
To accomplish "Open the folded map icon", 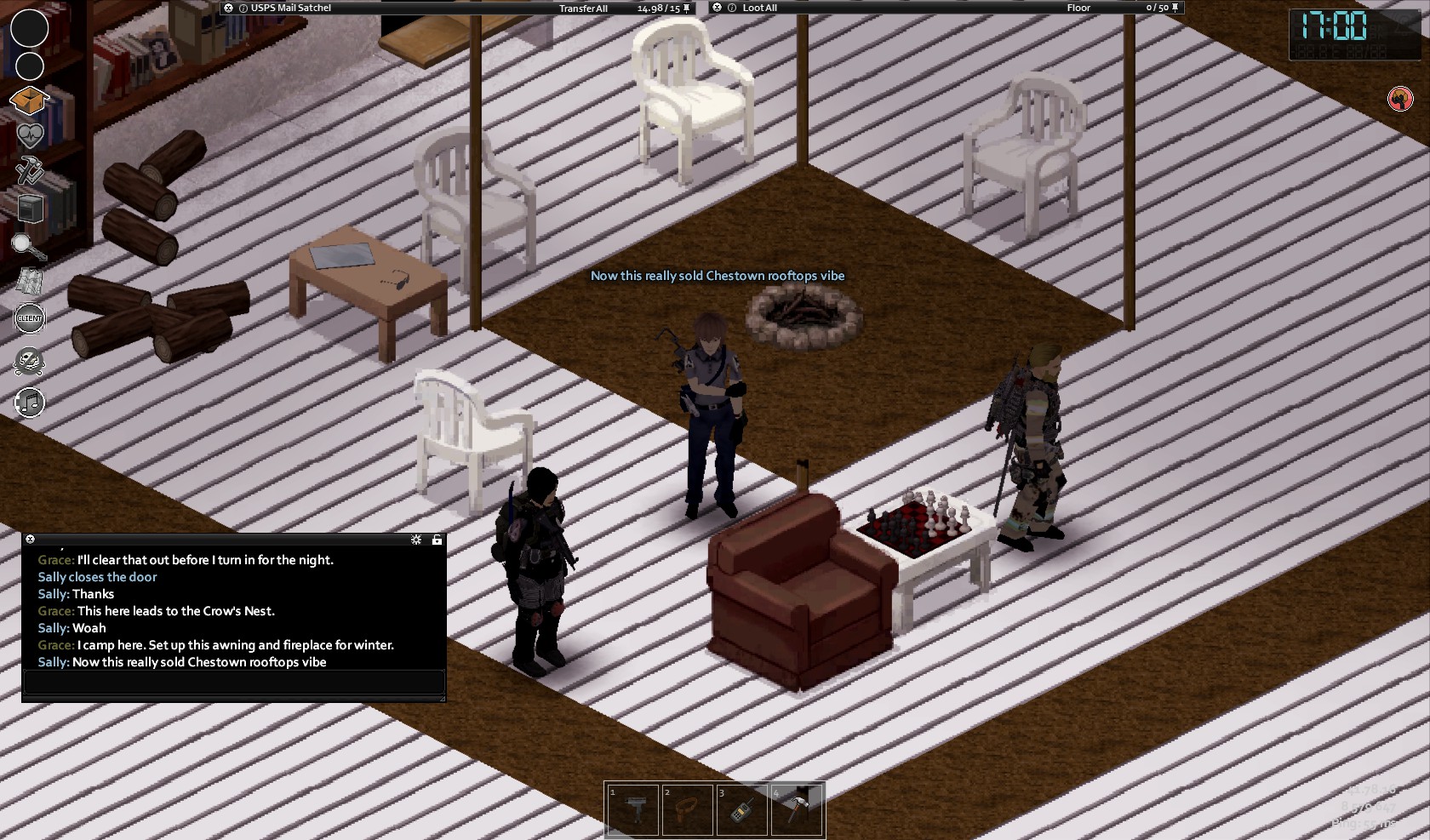I will 30,280.
